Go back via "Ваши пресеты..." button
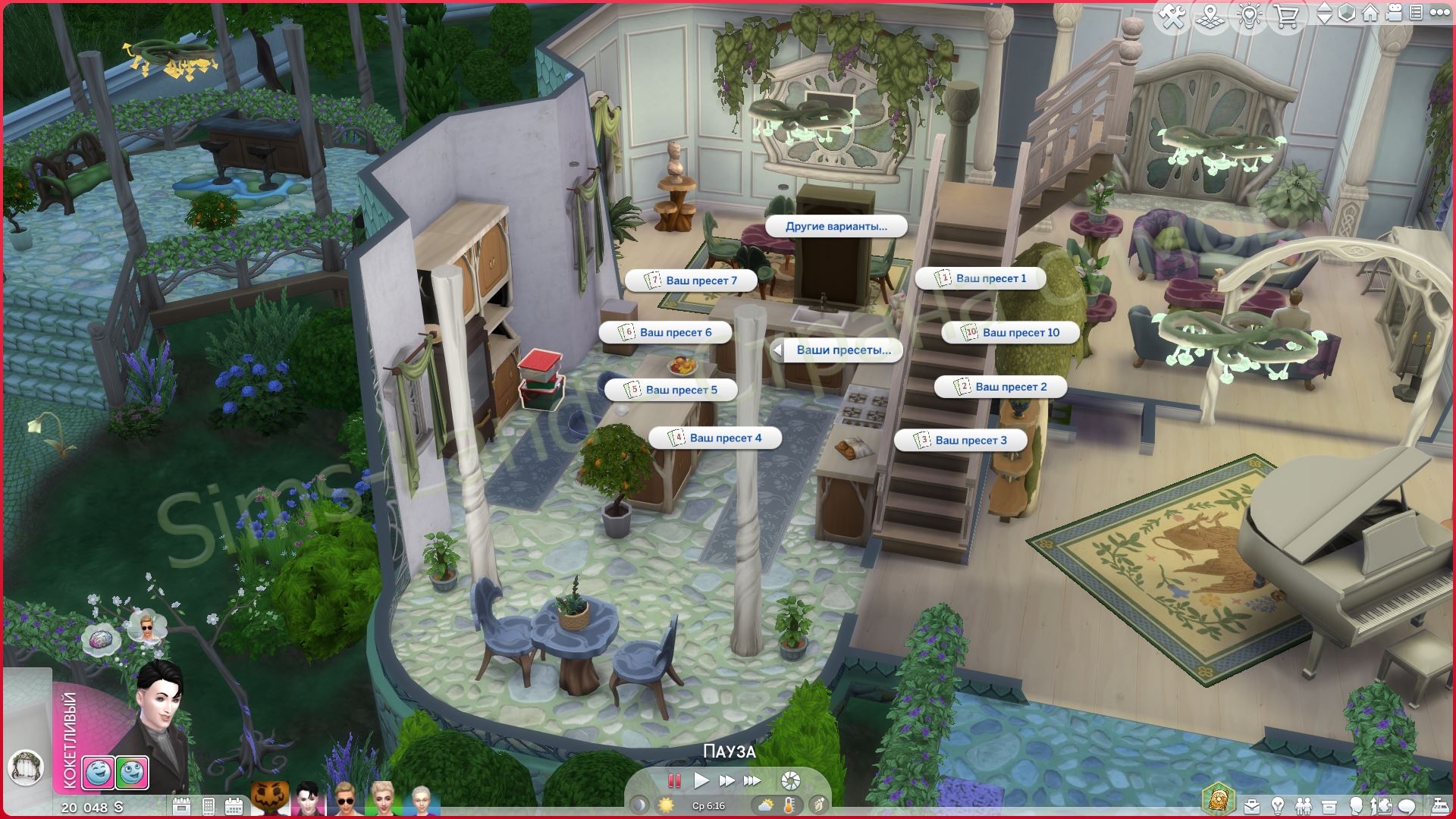The image size is (1456, 819). (836, 350)
